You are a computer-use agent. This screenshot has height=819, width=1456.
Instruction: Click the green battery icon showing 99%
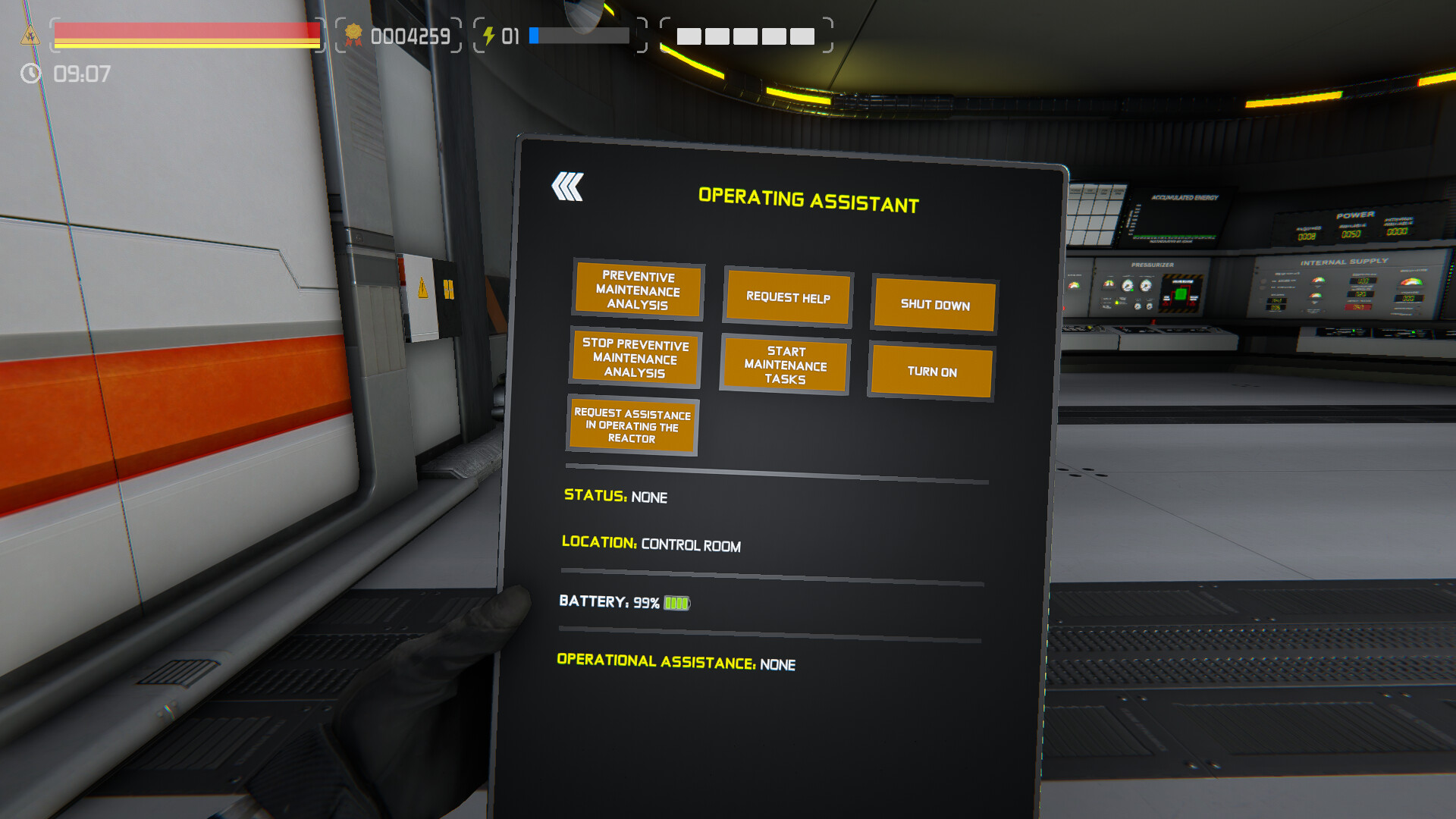[676, 603]
